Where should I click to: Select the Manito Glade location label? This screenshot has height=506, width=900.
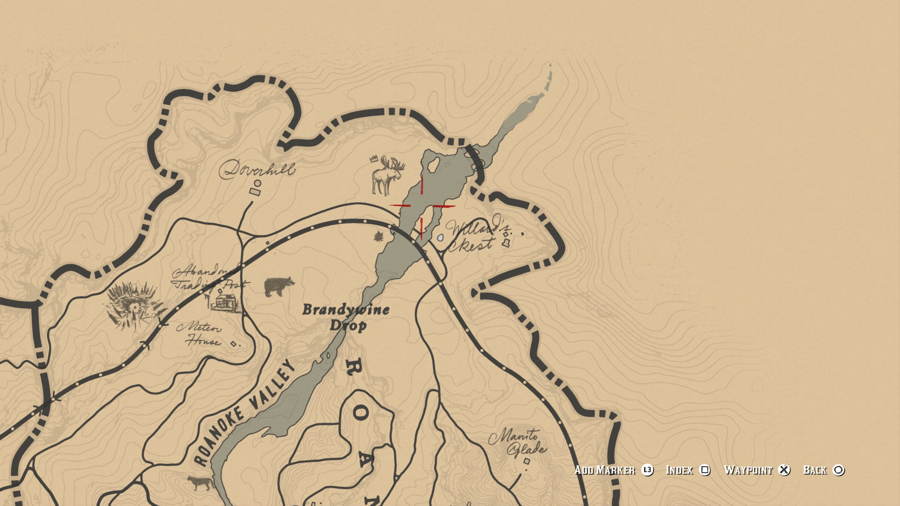[517, 442]
